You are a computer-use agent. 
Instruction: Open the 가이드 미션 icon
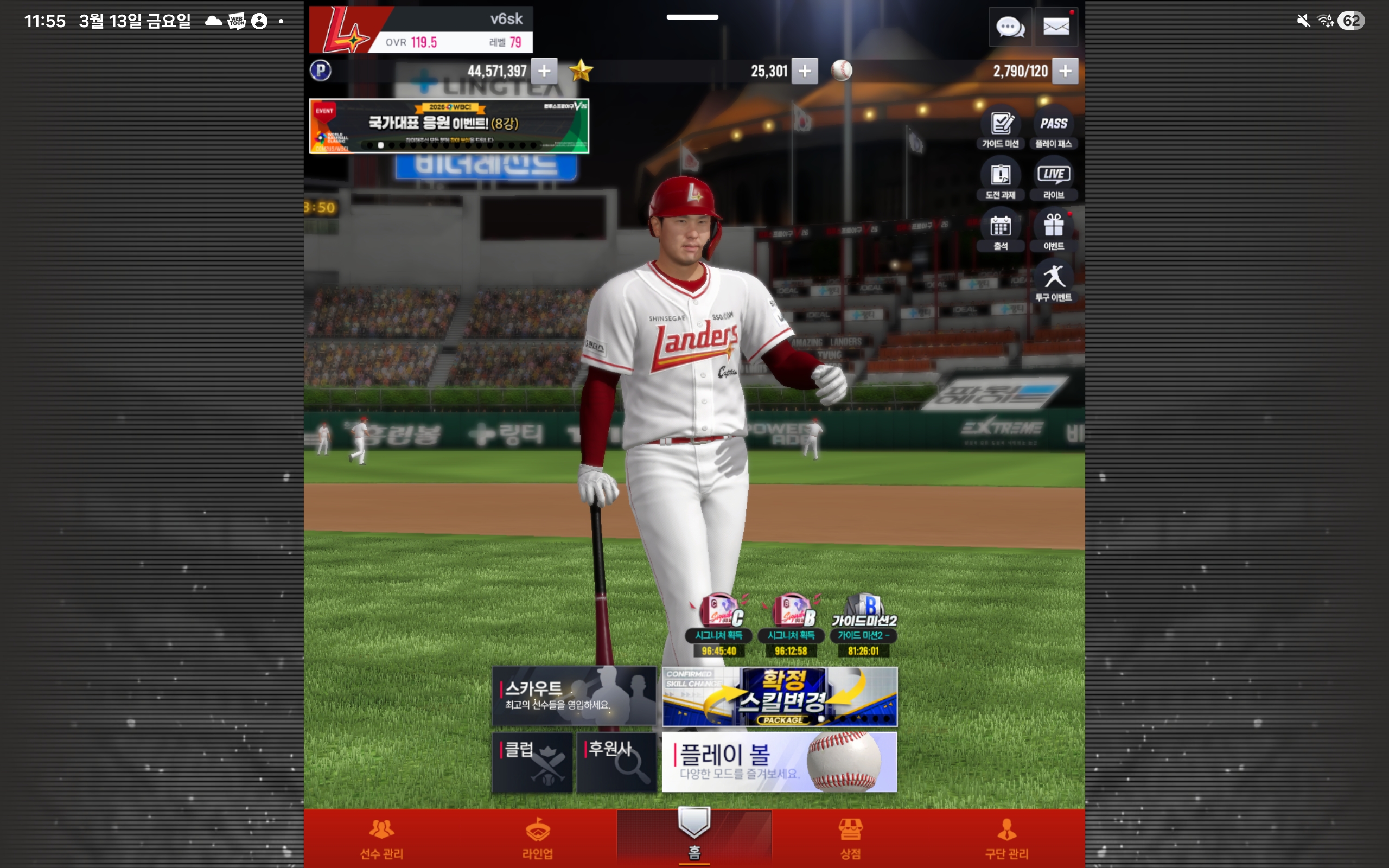tap(1001, 127)
